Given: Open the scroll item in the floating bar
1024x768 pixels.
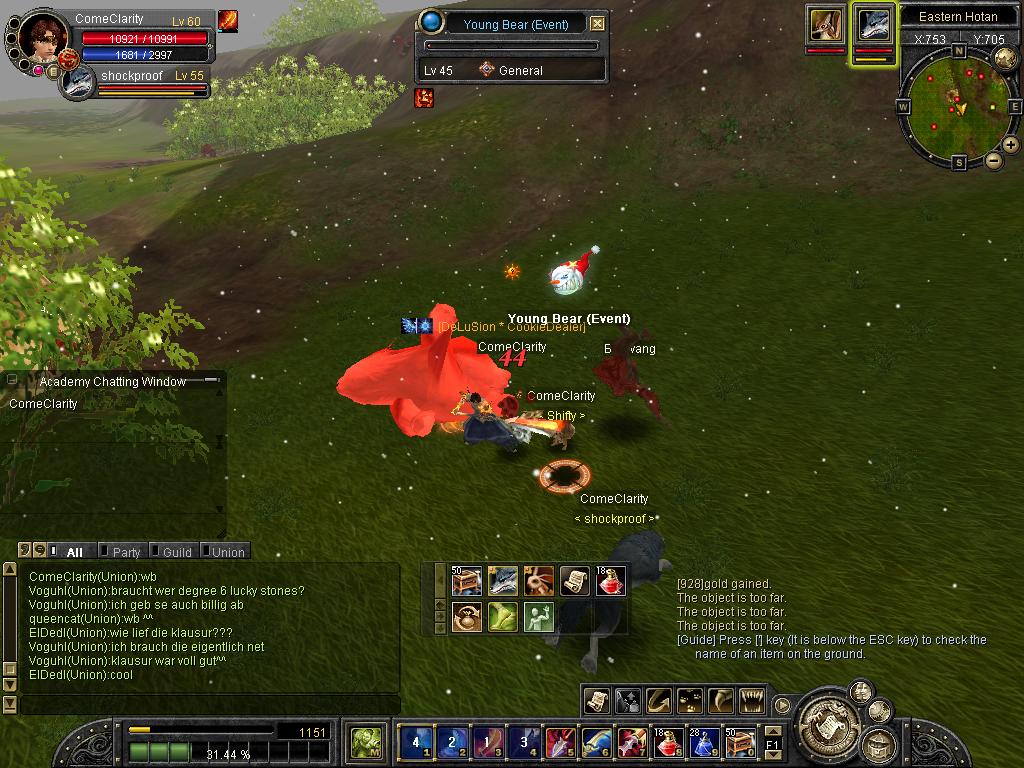Looking at the screenshot, I should pos(575,581).
